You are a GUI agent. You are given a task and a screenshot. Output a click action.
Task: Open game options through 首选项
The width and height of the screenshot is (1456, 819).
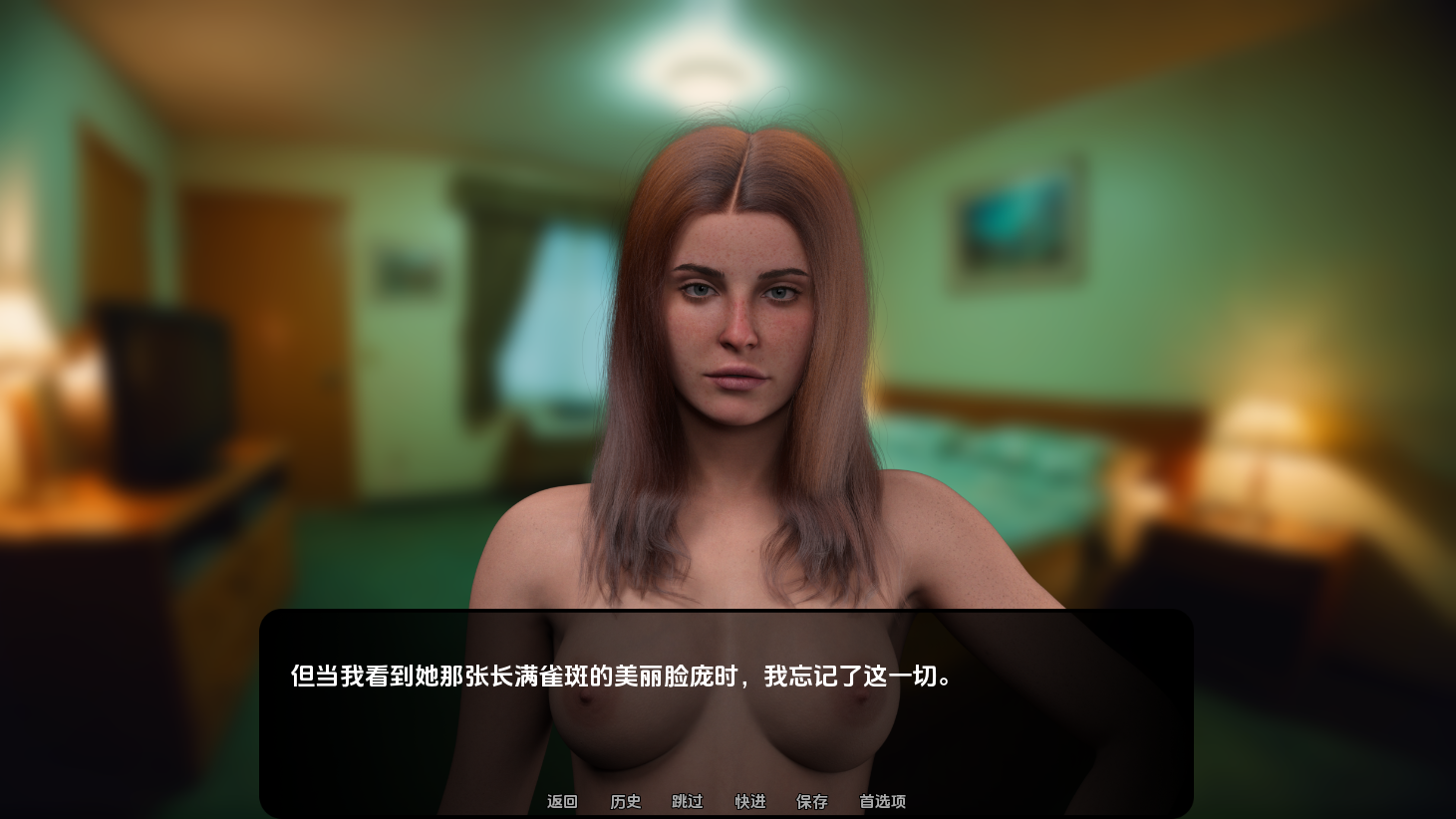point(880,801)
